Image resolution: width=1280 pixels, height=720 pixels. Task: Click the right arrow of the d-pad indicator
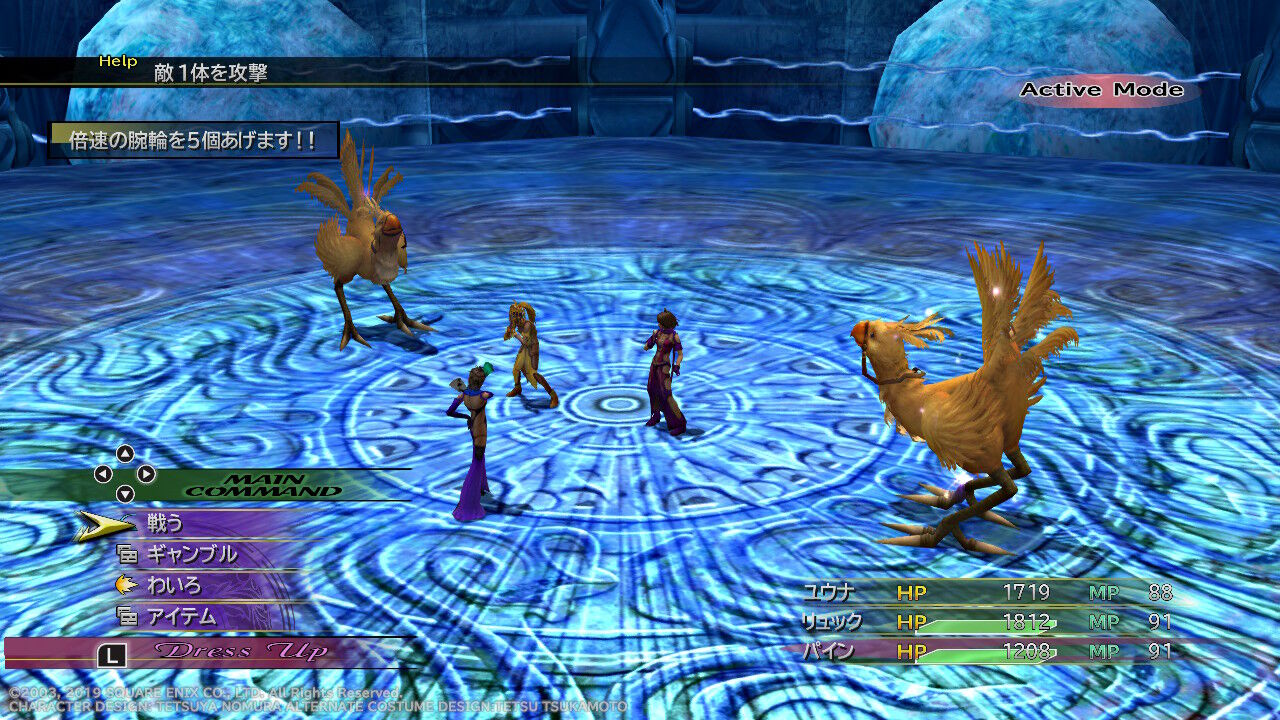click(x=147, y=473)
